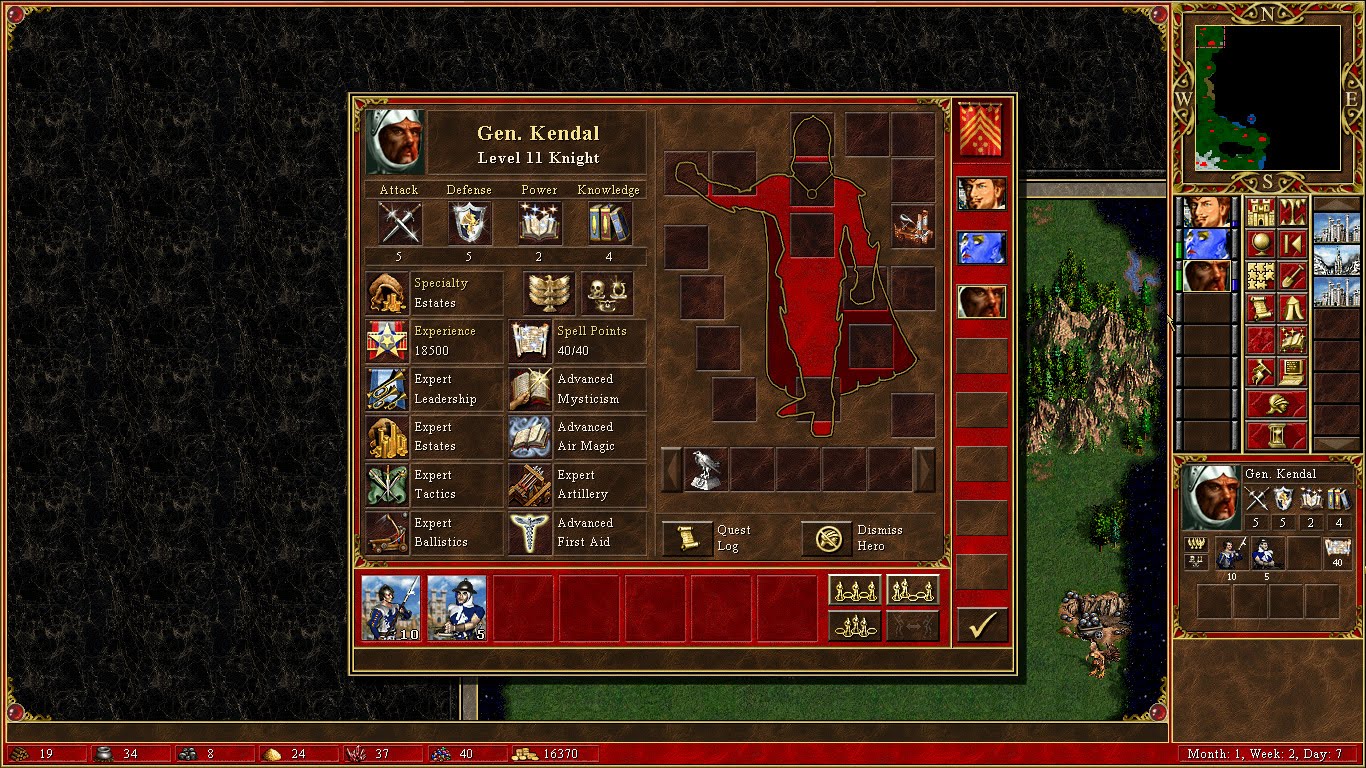This screenshot has height=768, width=1366.
Task: Open System Options computer icon
Action: tap(1291, 370)
